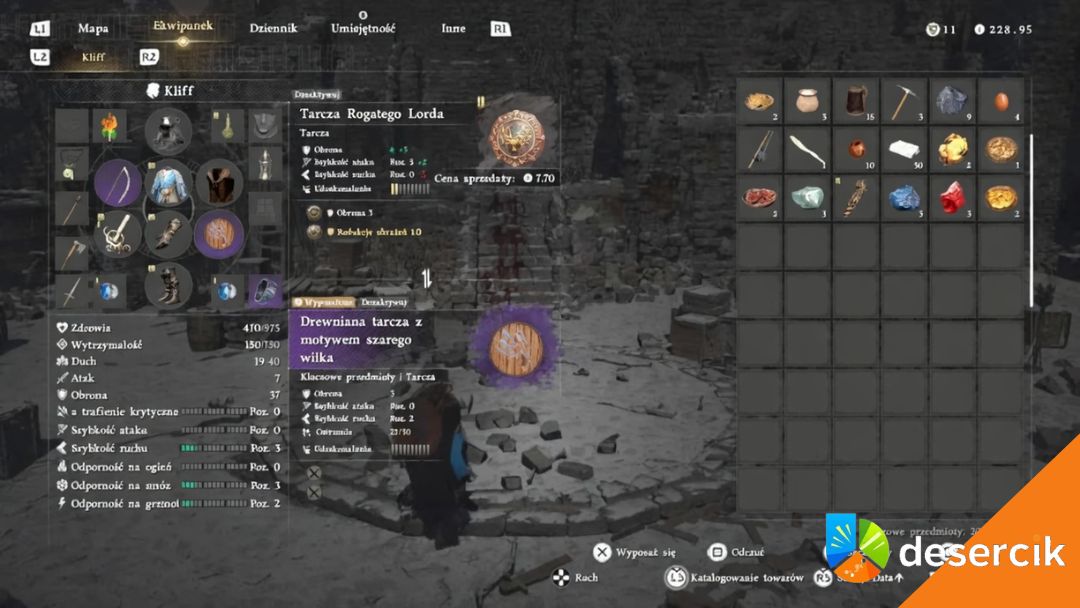Select the dark beer mug item
This screenshot has width=1080, height=608.
coord(857,101)
